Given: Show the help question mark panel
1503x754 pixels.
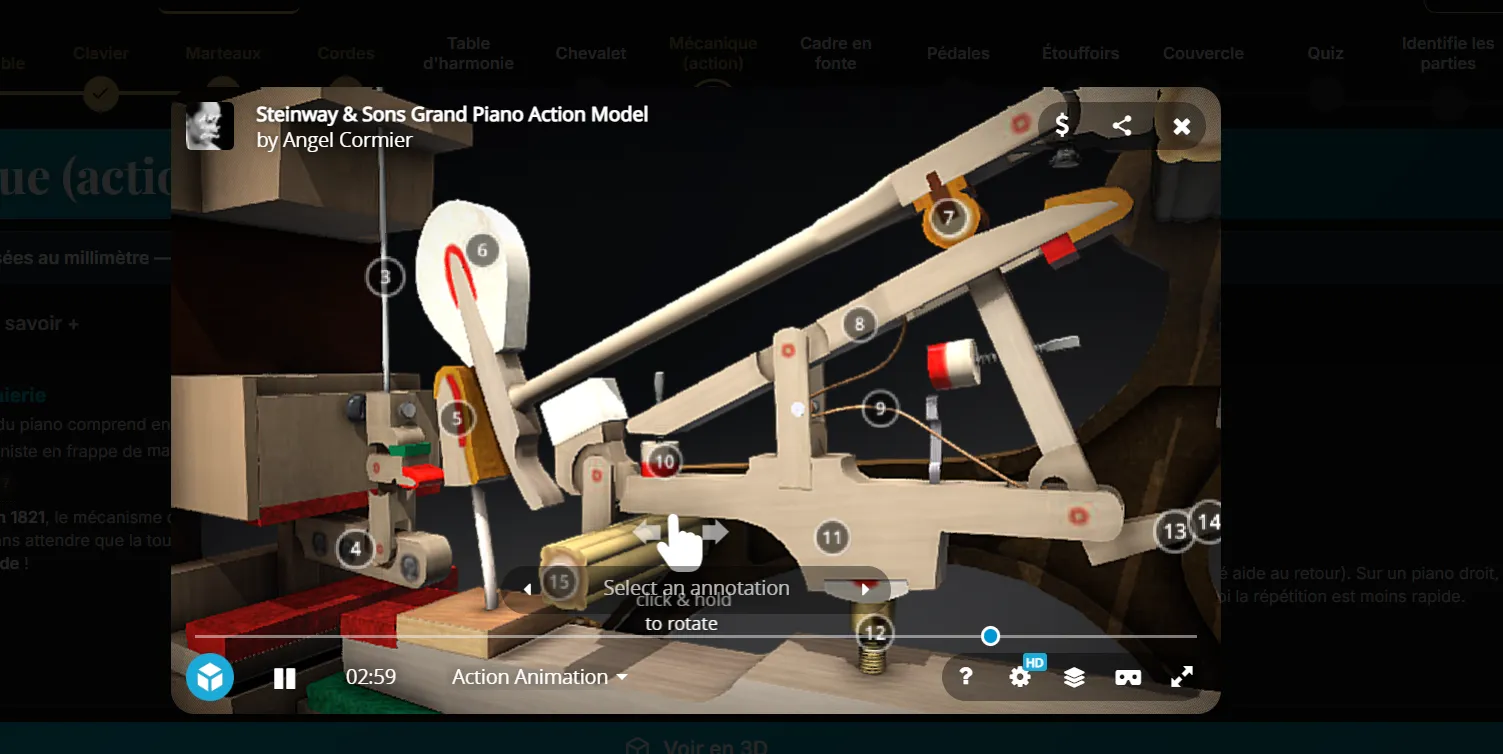Looking at the screenshot, I should coord(966,677).
